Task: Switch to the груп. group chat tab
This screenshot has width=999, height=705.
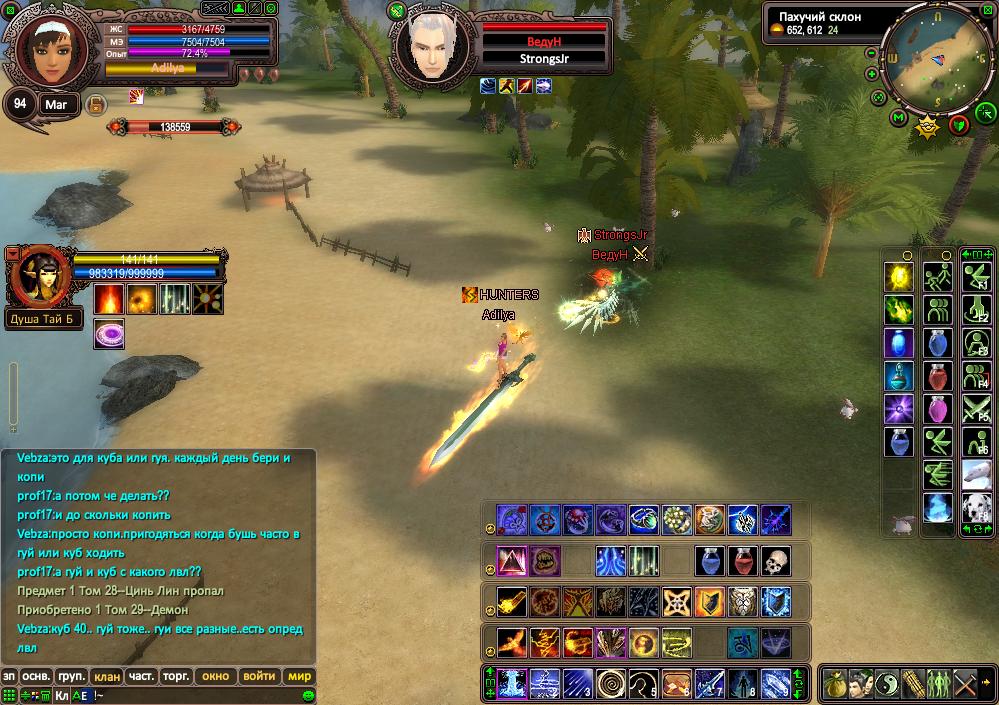Action: pyautogui.click(x=70, y=676)
